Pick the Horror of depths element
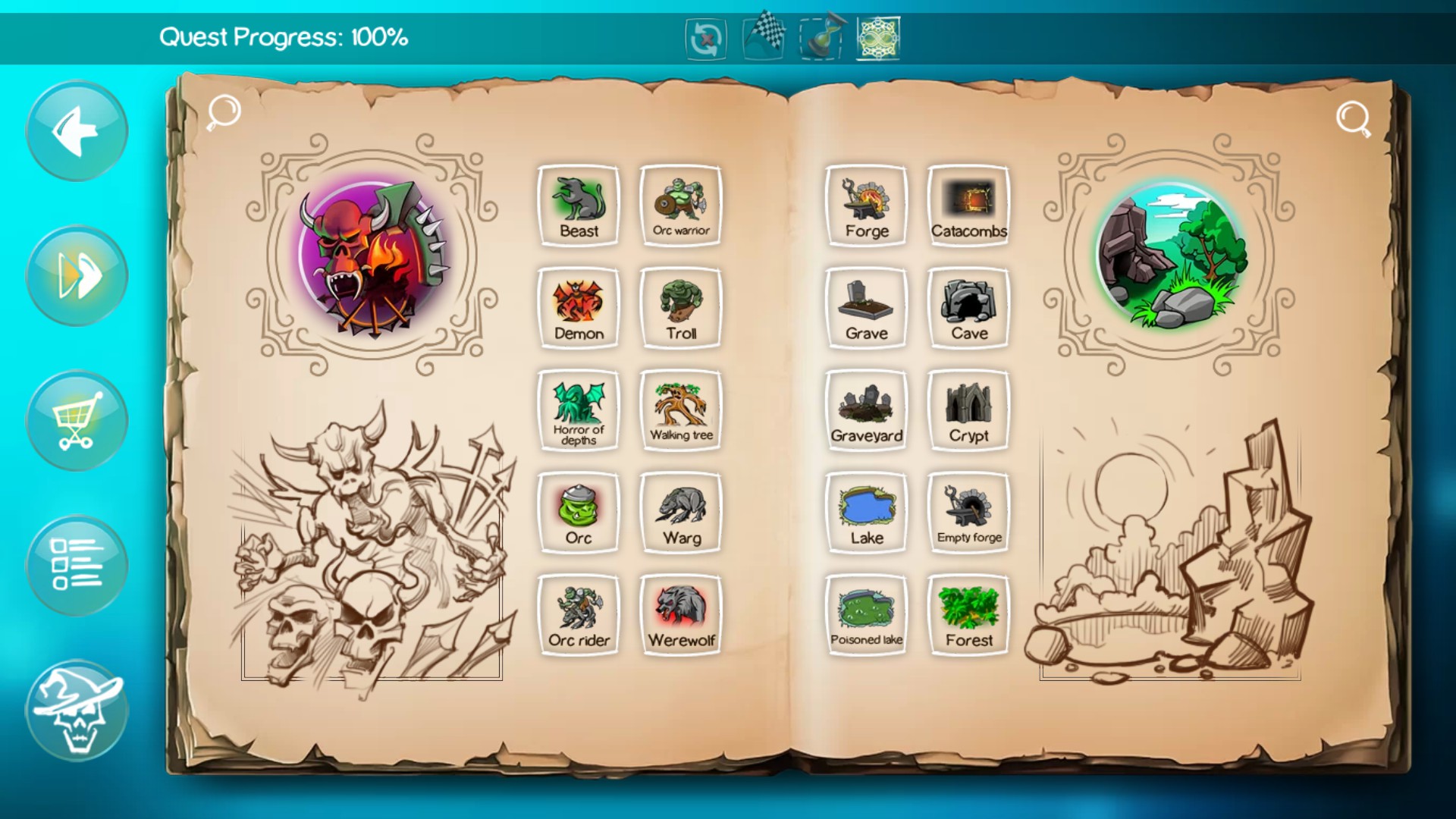The height and width of the screenshot is (819, 1456). point(579,407)
